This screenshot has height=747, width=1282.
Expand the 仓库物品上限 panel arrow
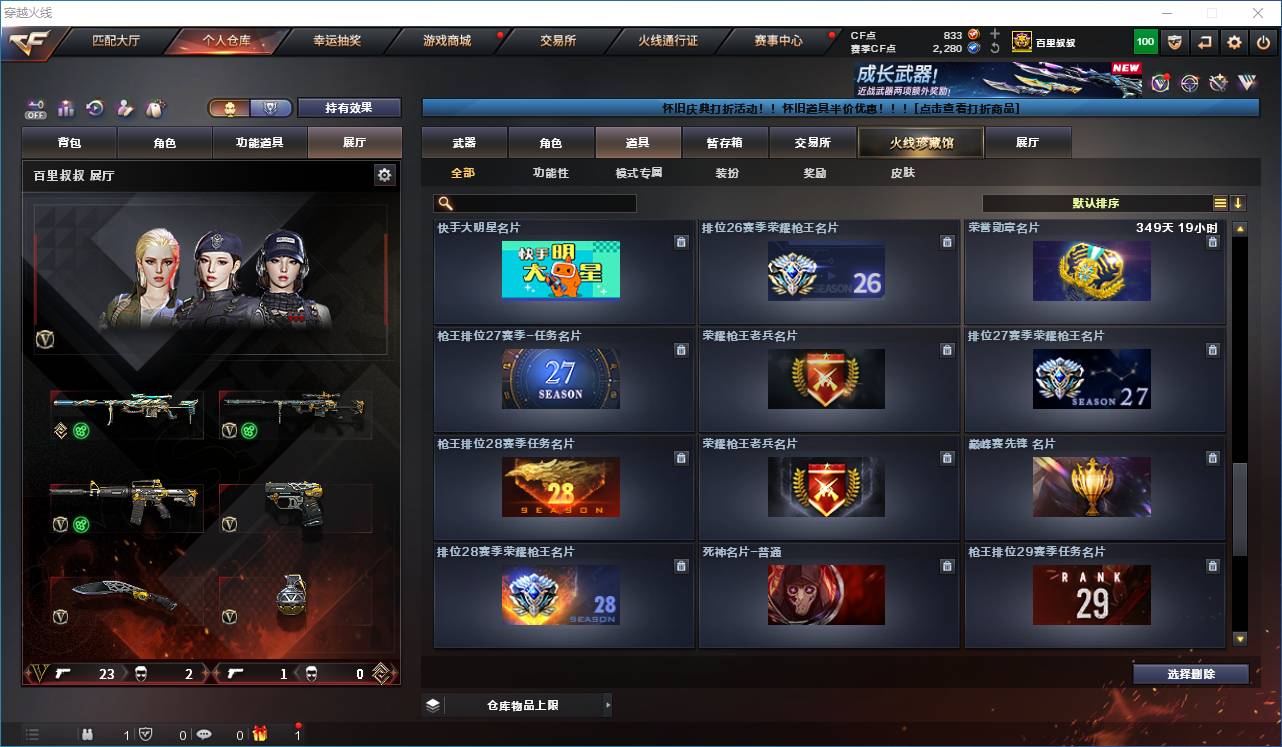coord(608,705)
